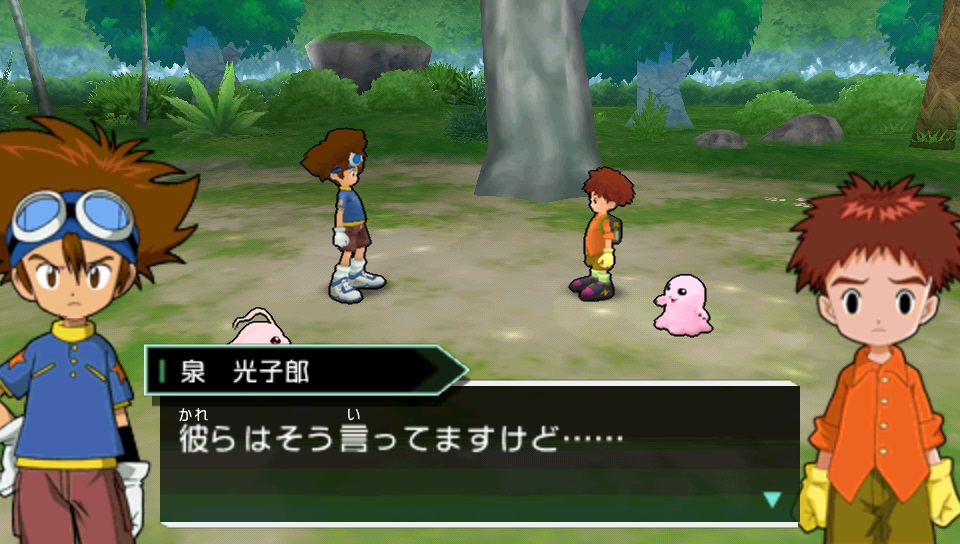
Task: Advance dialogue with the cyan arrow indicator
Action: click(772, 498)
